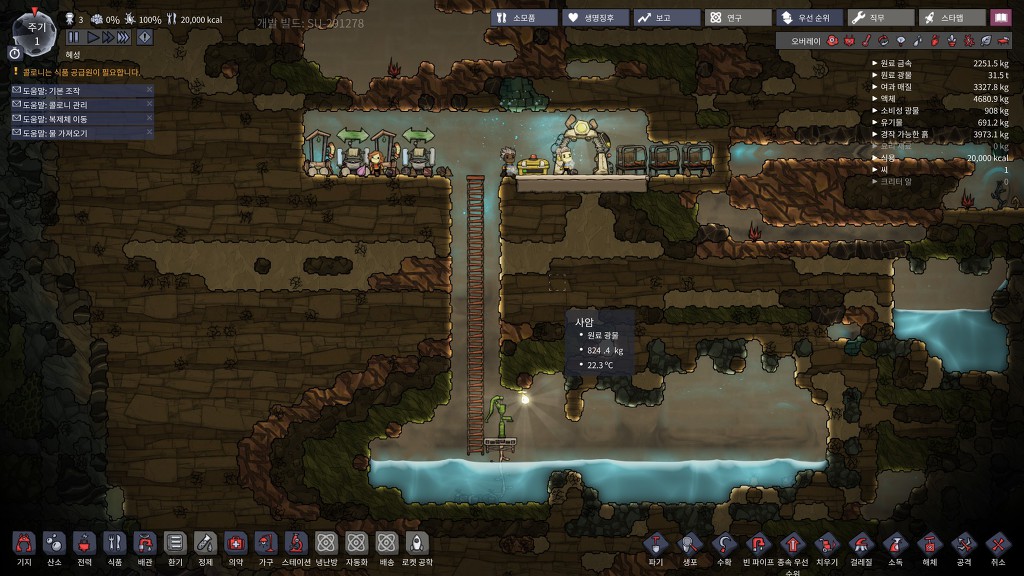Show the 보고 reports screen
Image resolution: width=1024 pixels, height=576 pixels.
665,17
